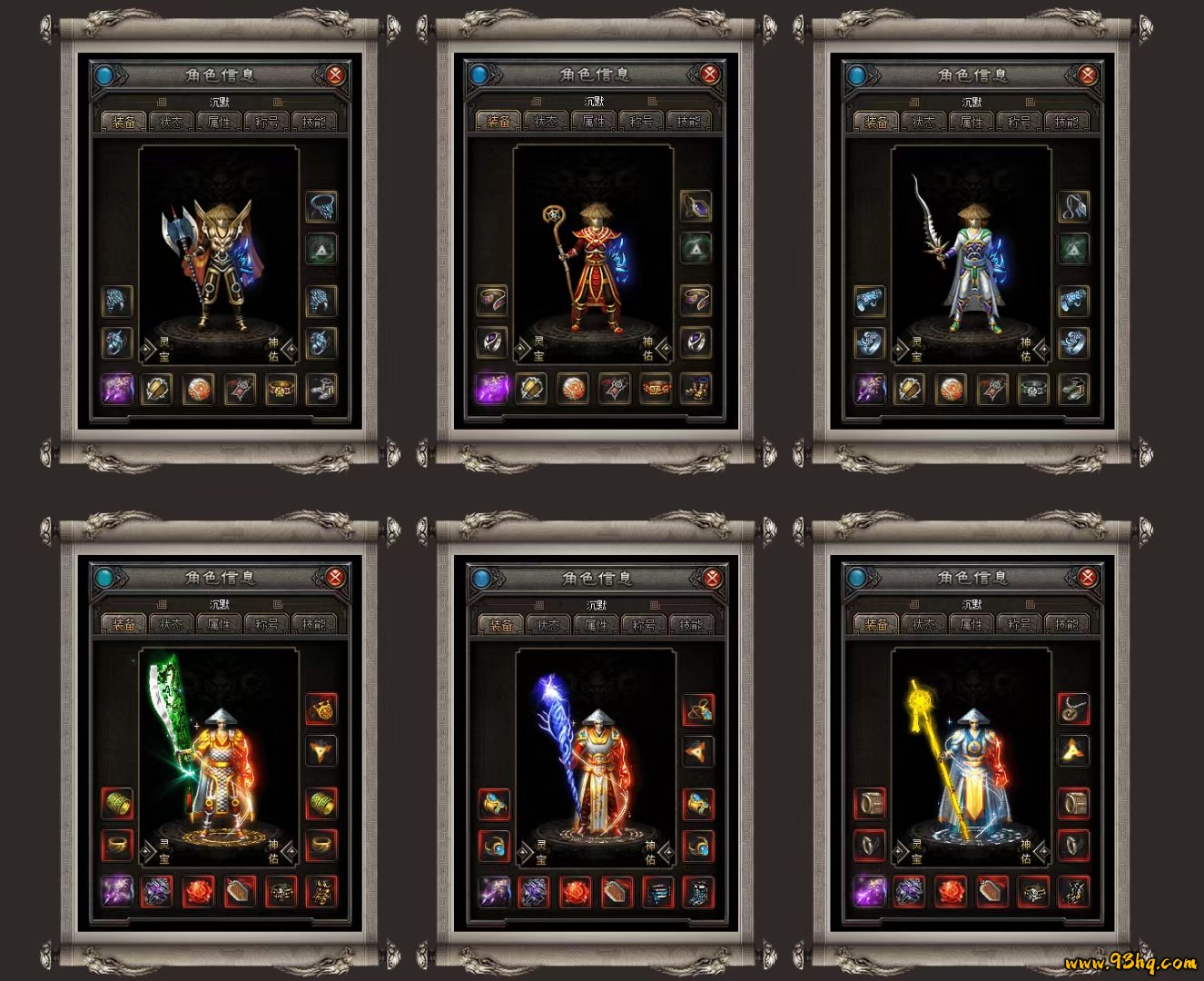Select orange triangle medal slot in golden staff panel

(x=1073, y=751)
